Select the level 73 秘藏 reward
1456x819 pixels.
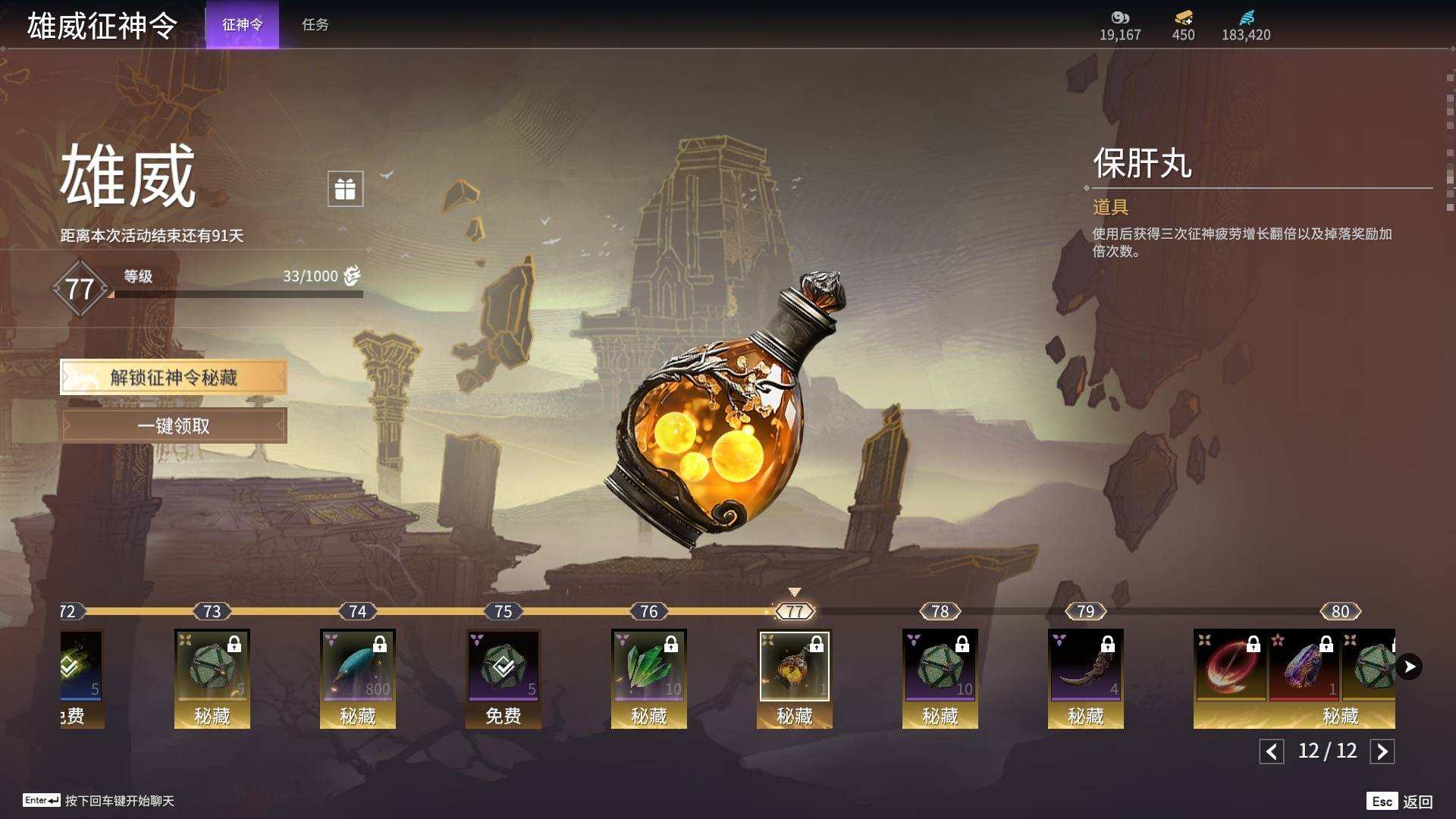(x=212, y=667)
